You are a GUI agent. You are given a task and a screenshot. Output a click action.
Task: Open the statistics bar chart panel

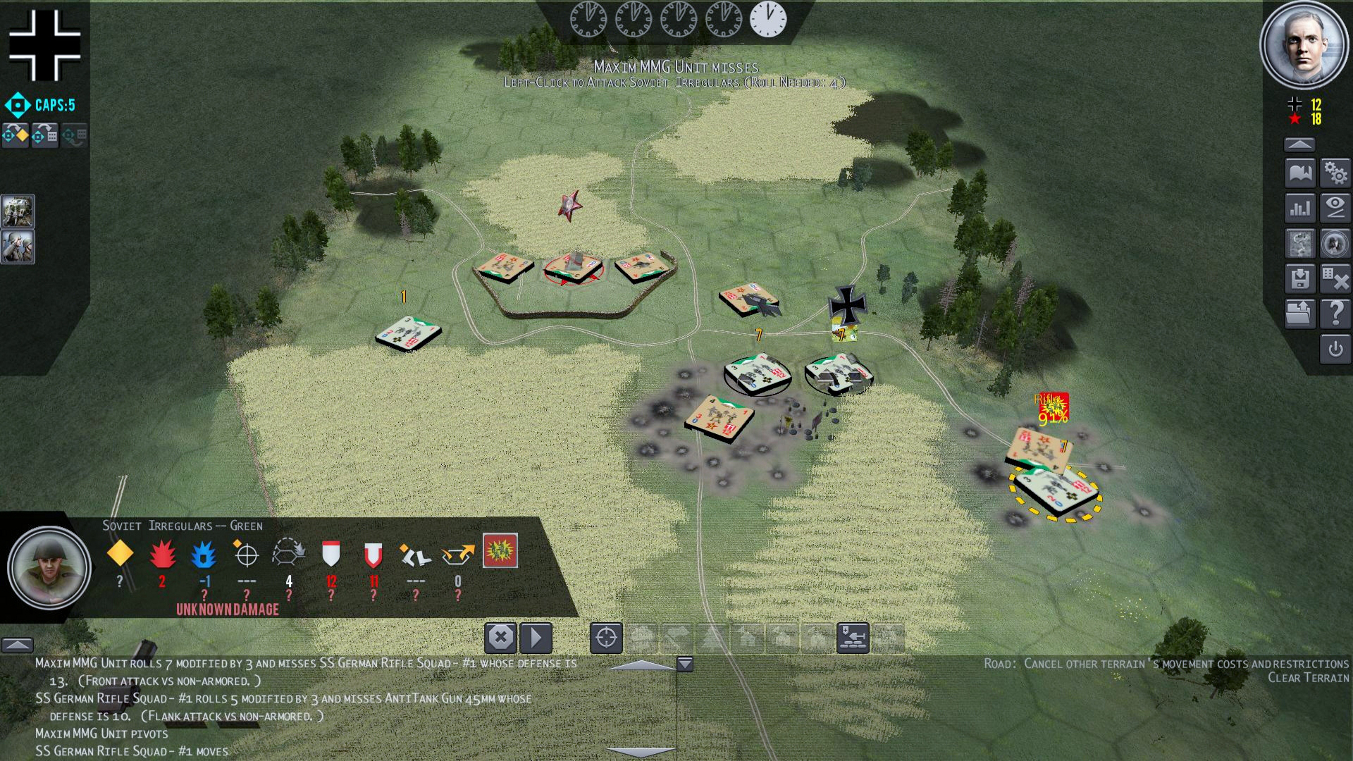point(1300,206)
